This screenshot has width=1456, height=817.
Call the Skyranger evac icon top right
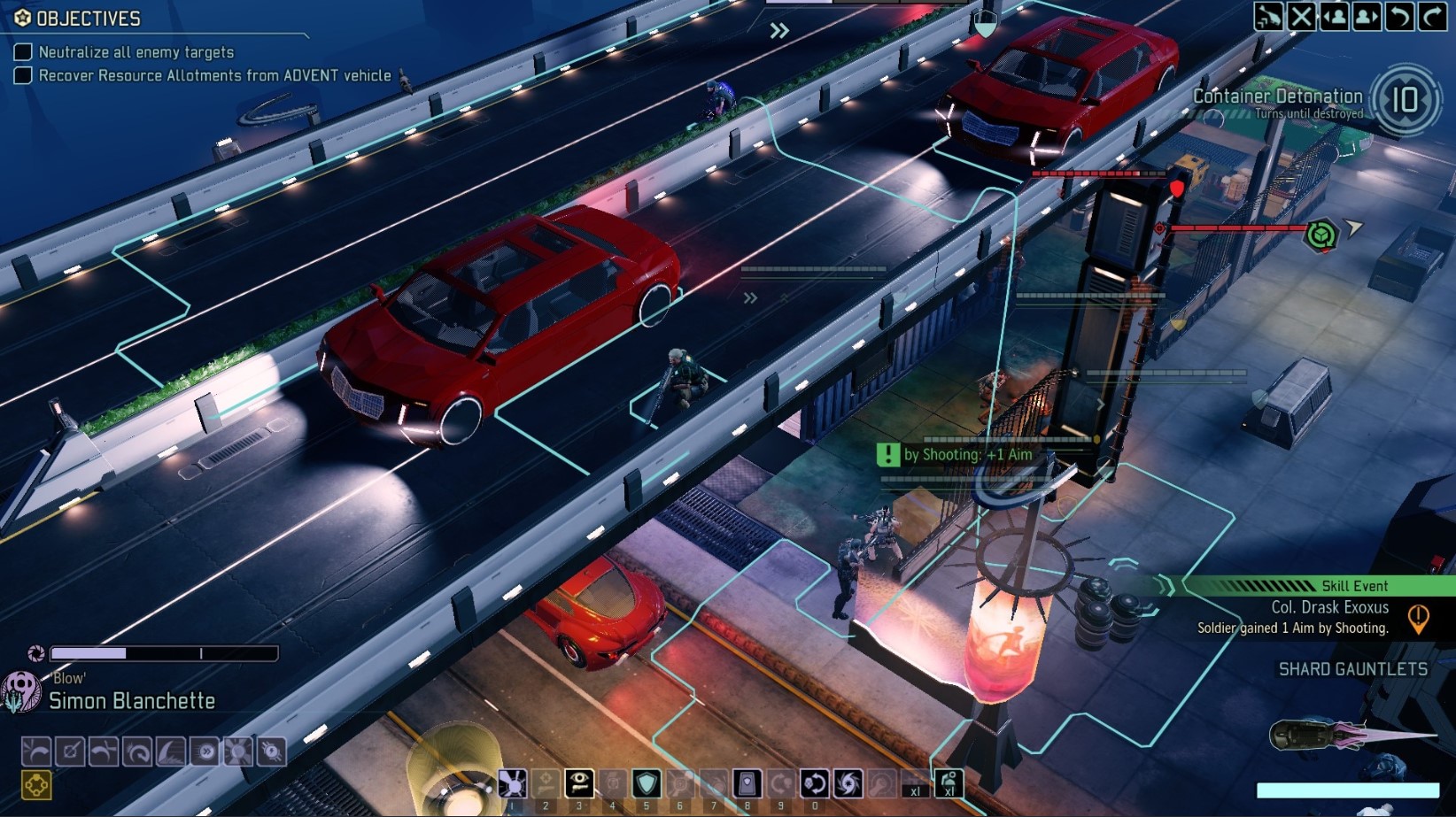pyautogui.click(x=1267, y=16)
